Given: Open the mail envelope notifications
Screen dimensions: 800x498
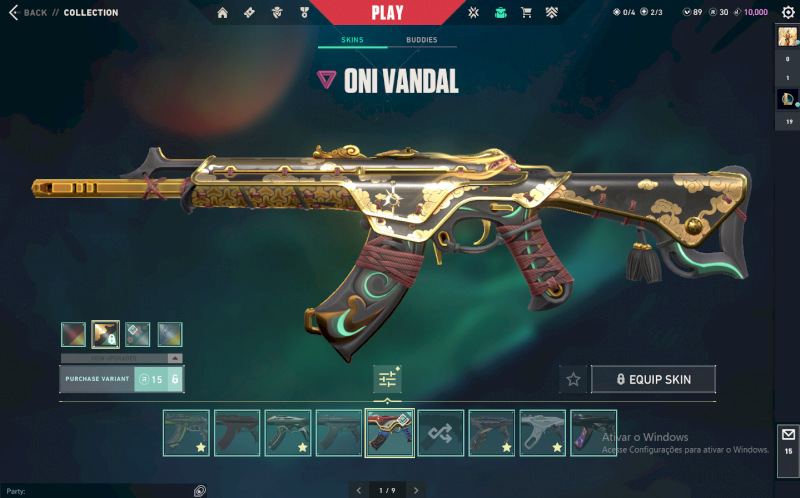Looking at the screenshot, I should (x=788, y=435).
